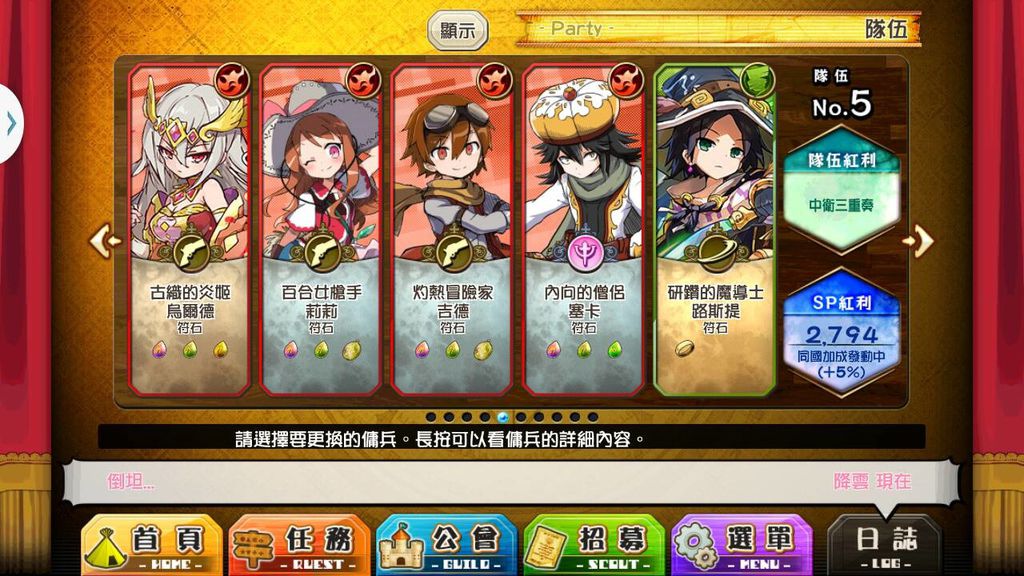1024x576 pixels.
Task: Open the 任務 Quest menu
Action: point(299,546)
